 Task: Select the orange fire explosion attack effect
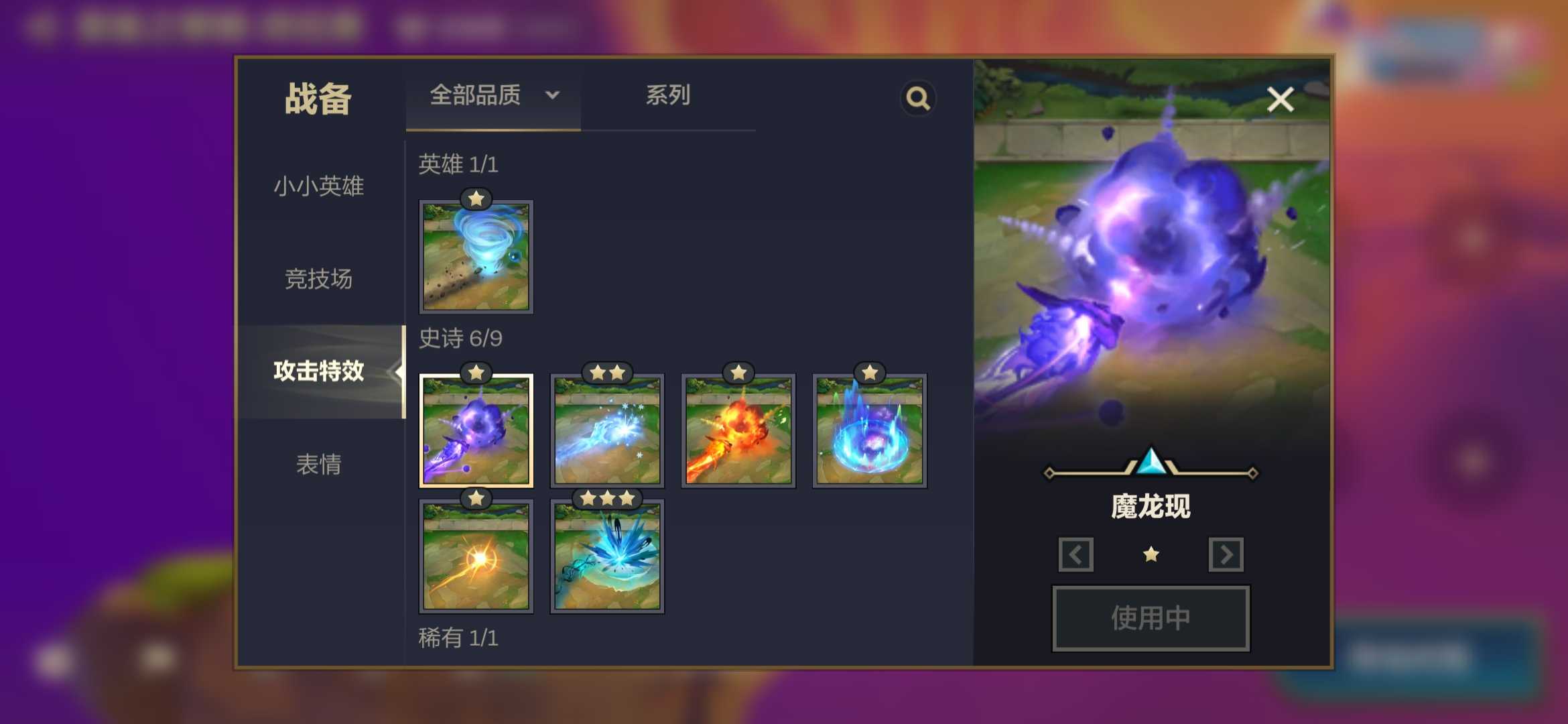(738, 429)
